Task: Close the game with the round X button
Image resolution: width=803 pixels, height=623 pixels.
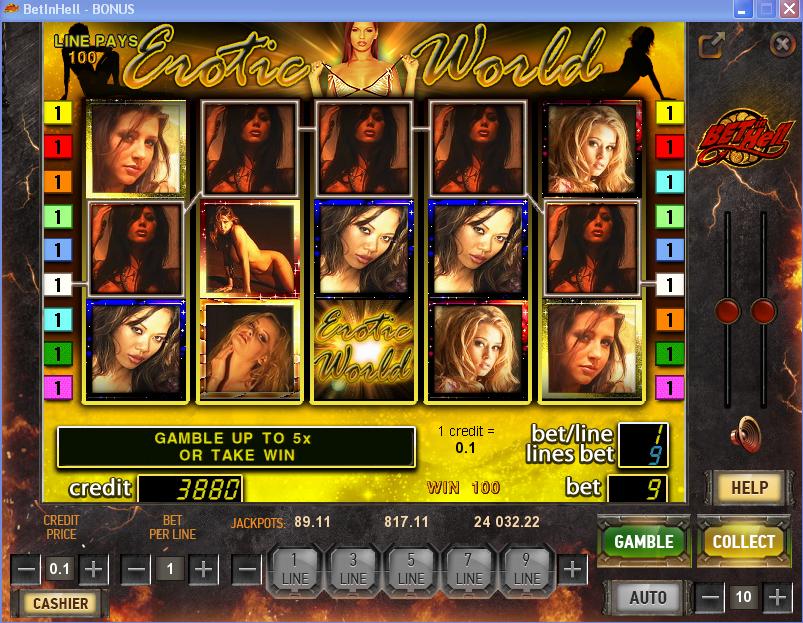Action: pos(782,44)
